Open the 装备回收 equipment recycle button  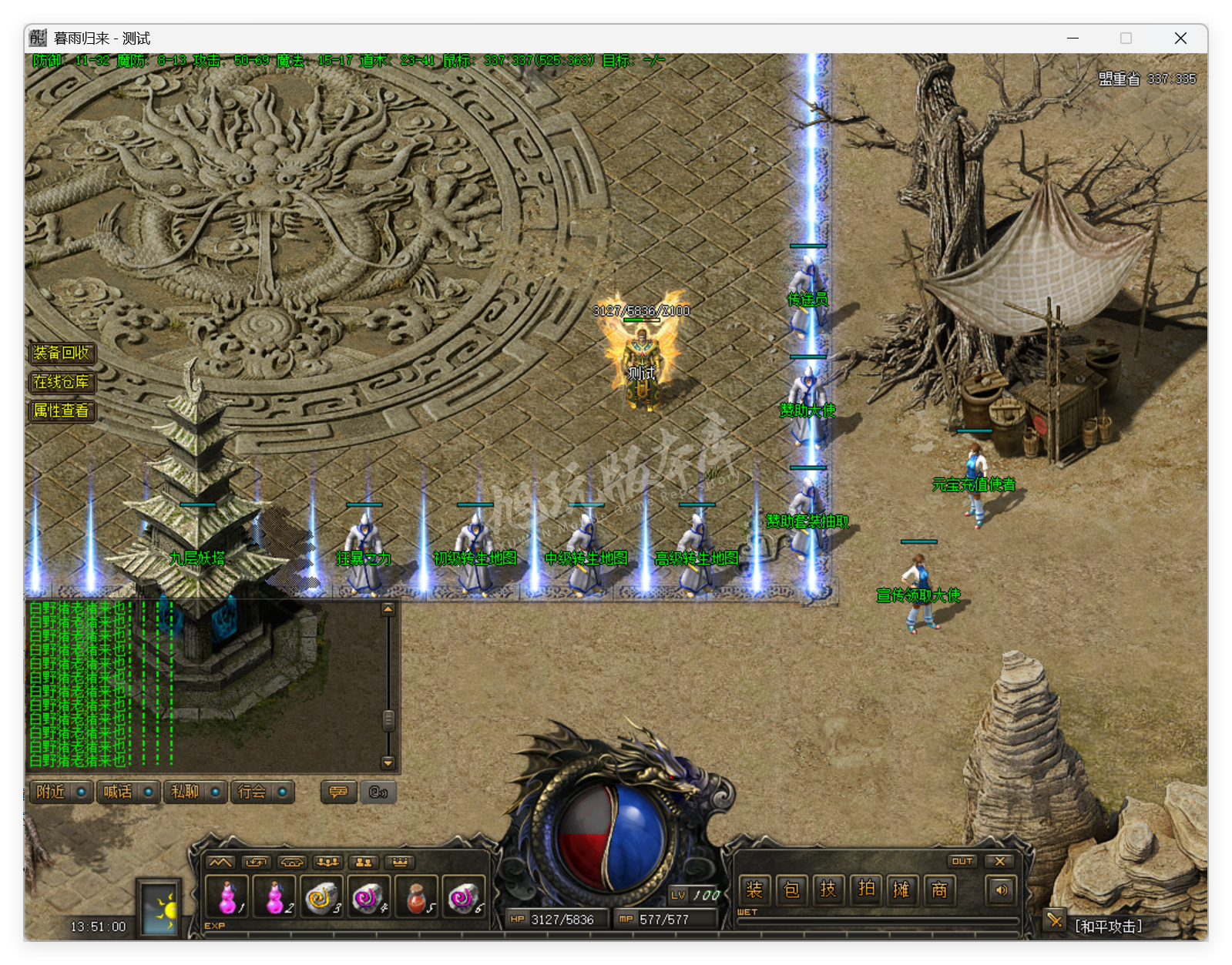62,353
